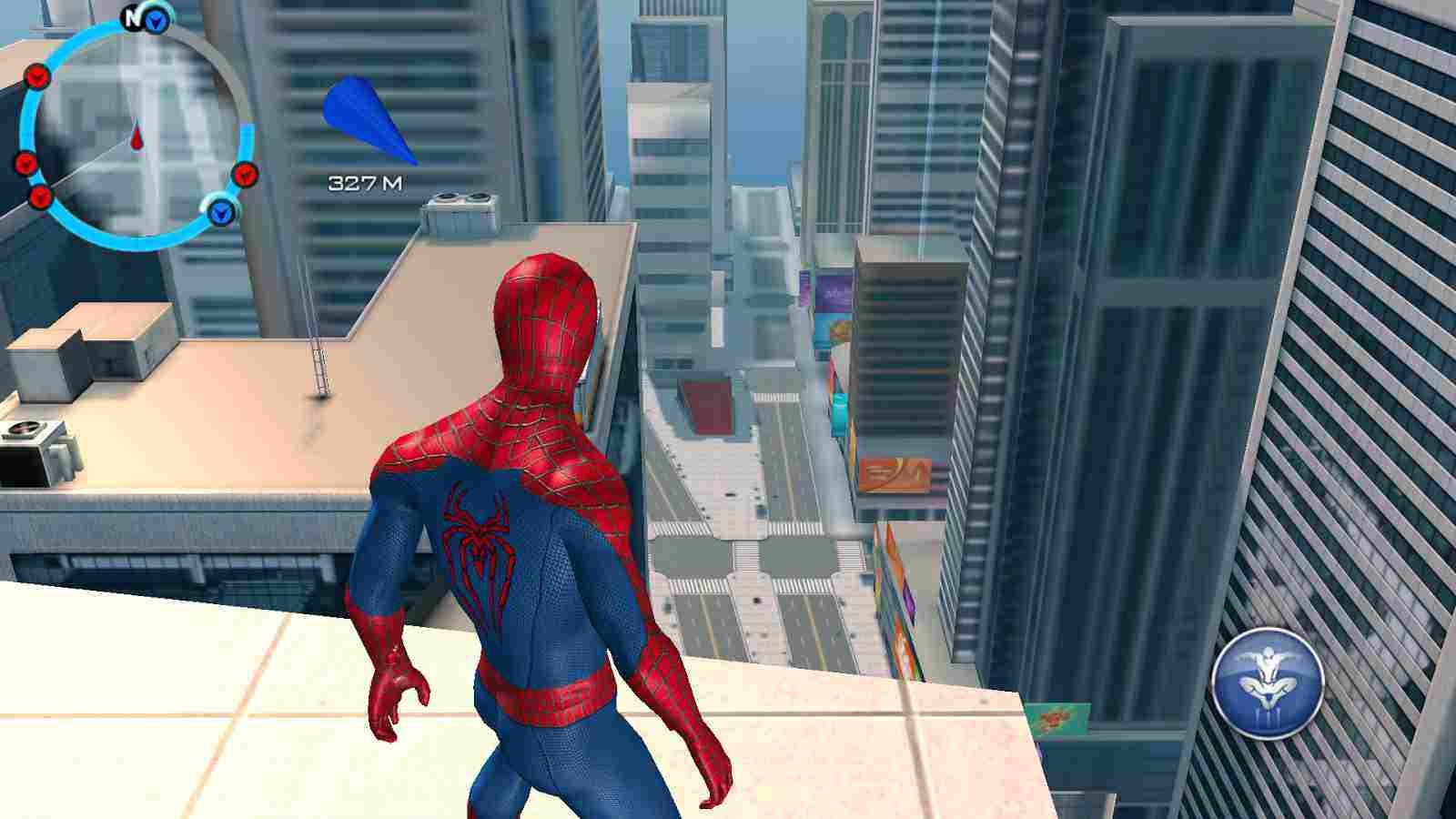The height and width of the screenshot is (819, 1456).
Task: Tap the red enemy marker on minimap's right edge
Action: coord(244,173)
